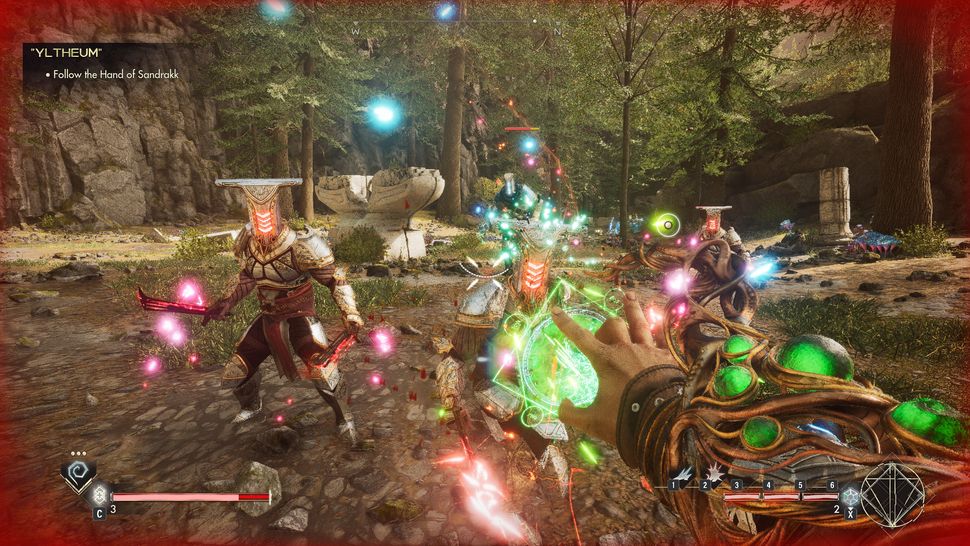Screen dimensions: 970x546
Task: Use the mana crystal item icon
Action: [x=849, y=496]
